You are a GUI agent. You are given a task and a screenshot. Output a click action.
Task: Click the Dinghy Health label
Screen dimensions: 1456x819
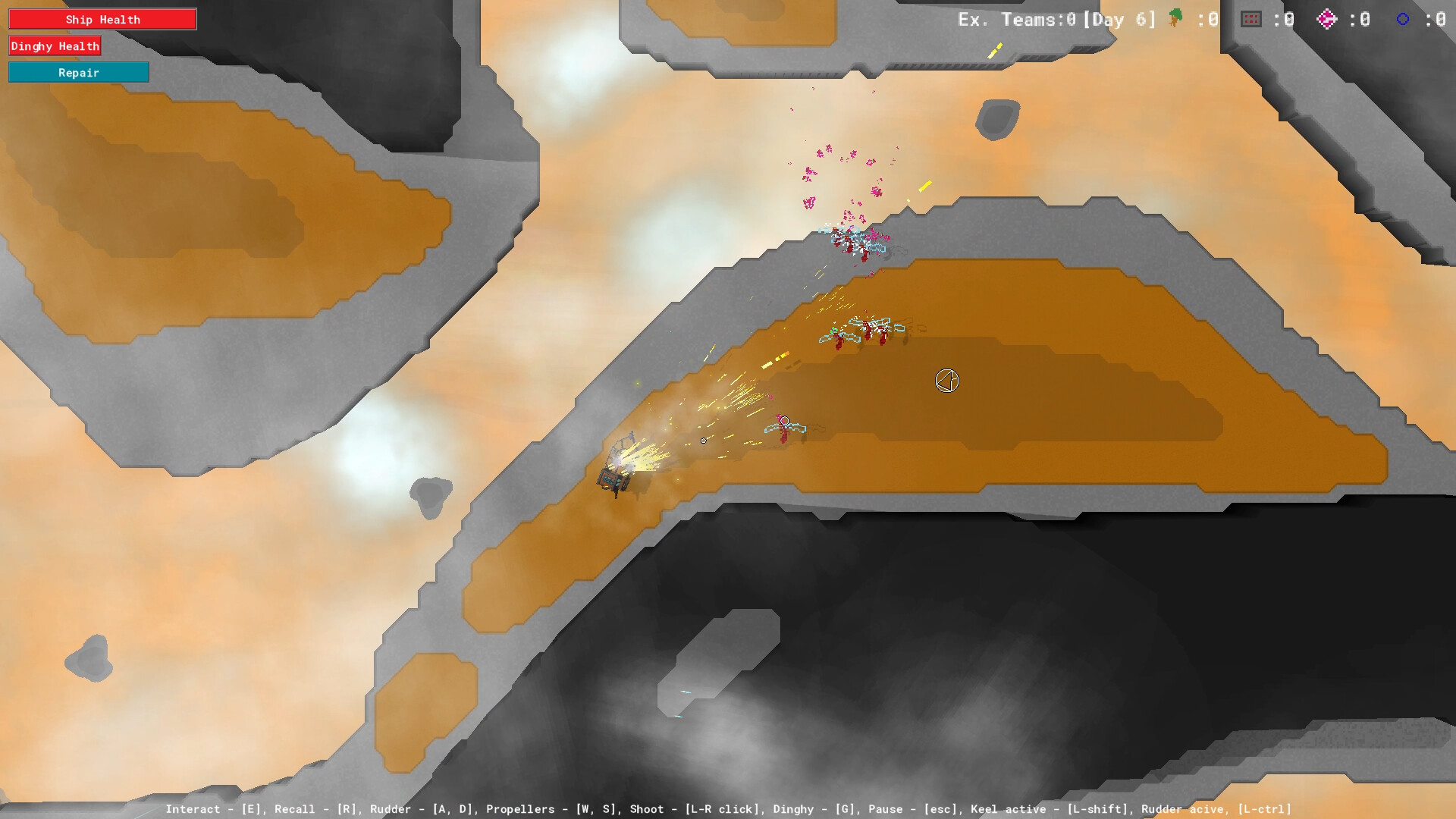(55, 45)
